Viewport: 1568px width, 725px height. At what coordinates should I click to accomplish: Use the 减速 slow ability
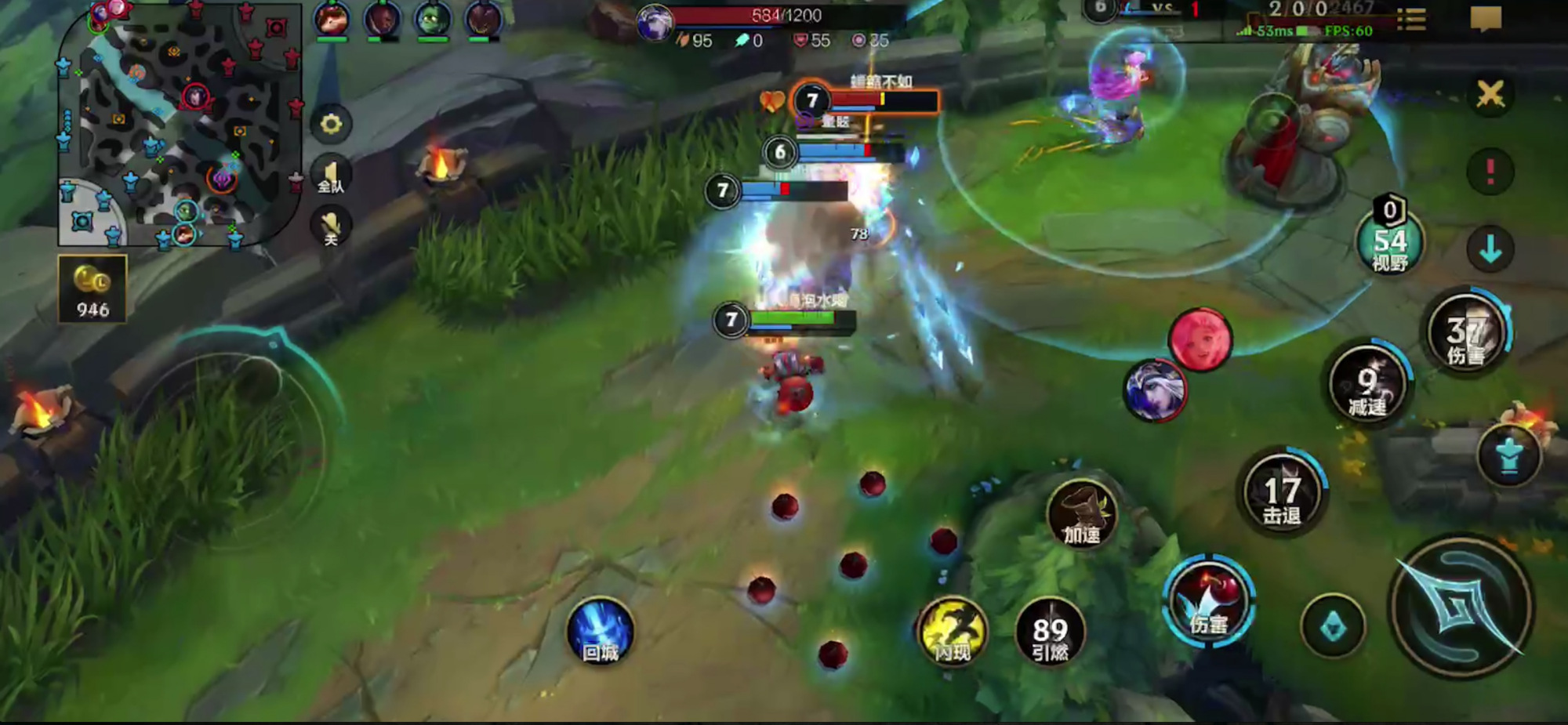point(1368,384)
